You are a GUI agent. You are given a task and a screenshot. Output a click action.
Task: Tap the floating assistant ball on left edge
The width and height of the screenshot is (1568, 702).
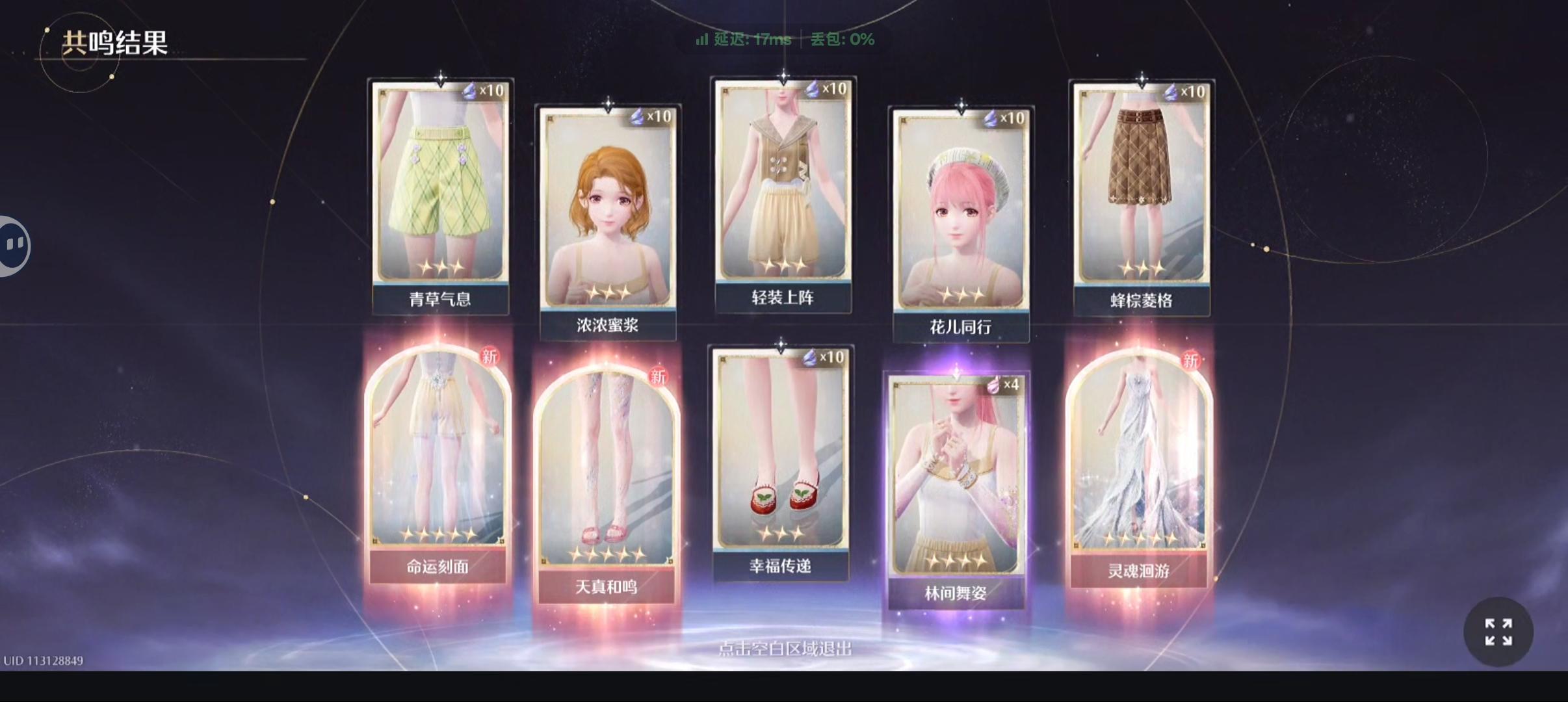coord(13,246)
